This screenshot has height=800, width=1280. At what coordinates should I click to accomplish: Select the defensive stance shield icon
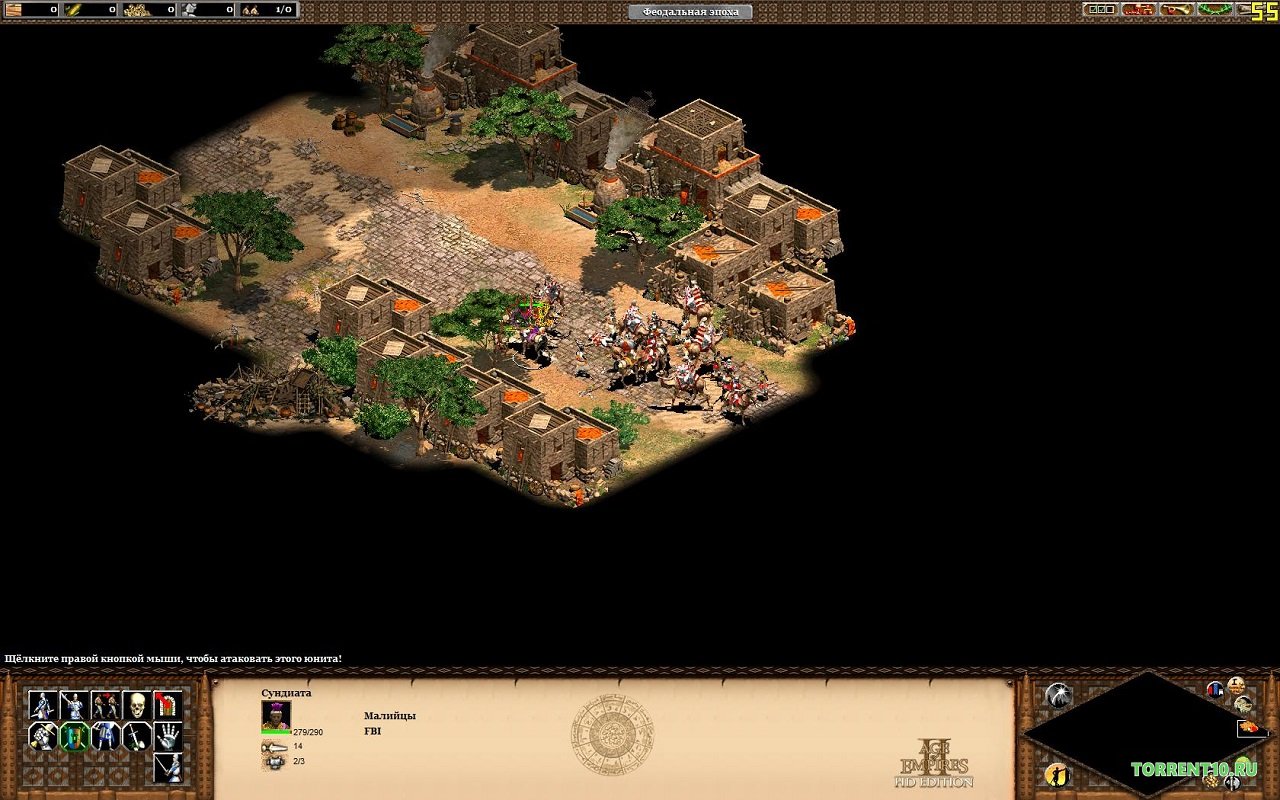[x=73, y=737]
